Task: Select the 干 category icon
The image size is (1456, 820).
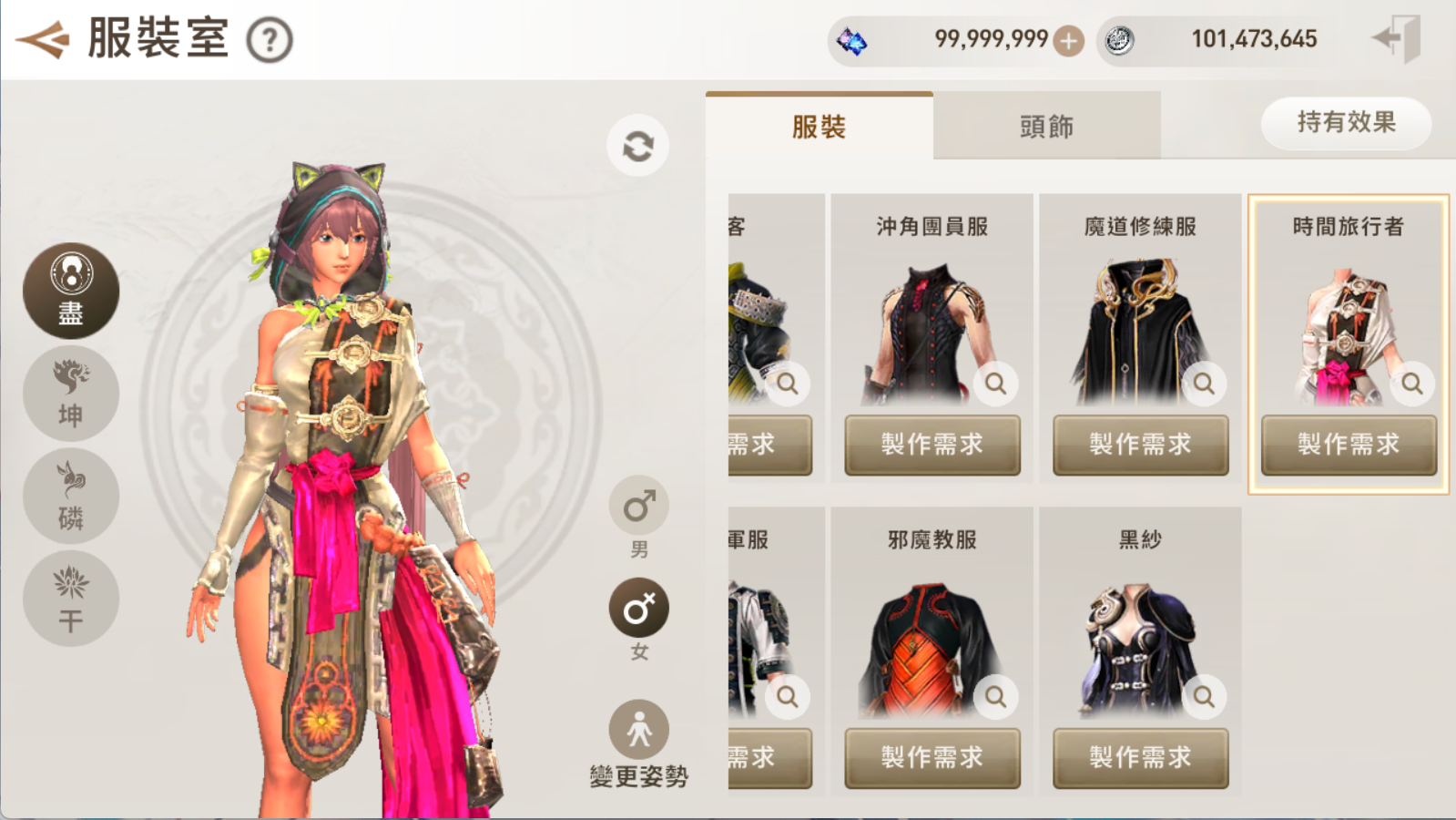Action: point(71,599)
